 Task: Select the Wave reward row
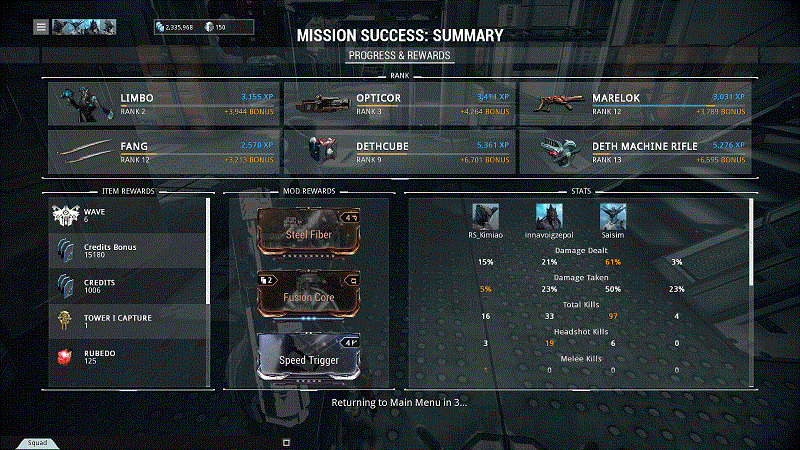click(127, 215)
